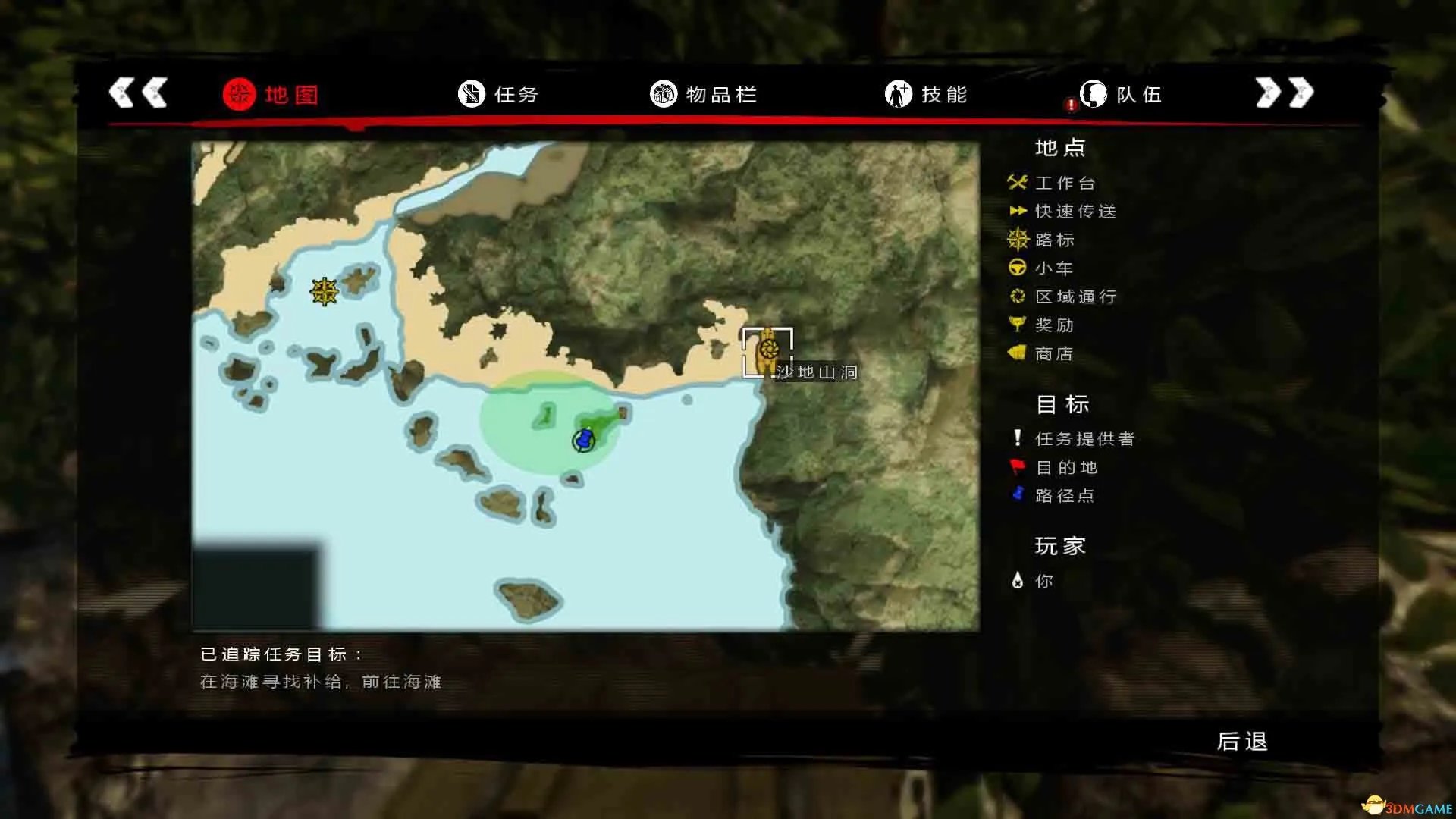Click the 小车 vehicle steering wheel icon
1456x819 pixels.
(x=1017, y=268)
